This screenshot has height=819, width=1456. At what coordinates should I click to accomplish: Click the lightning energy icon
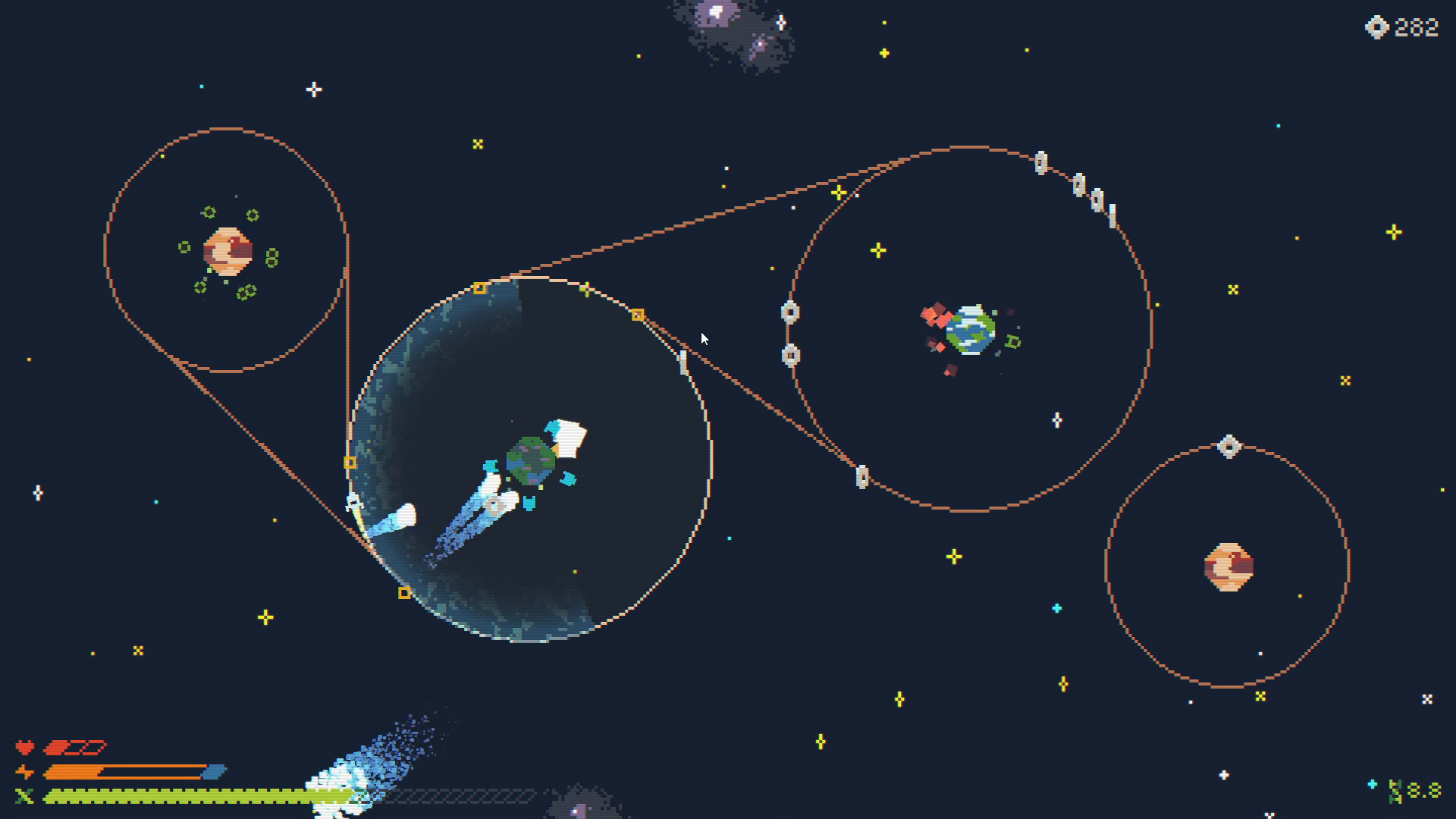[x=25, y=771]
